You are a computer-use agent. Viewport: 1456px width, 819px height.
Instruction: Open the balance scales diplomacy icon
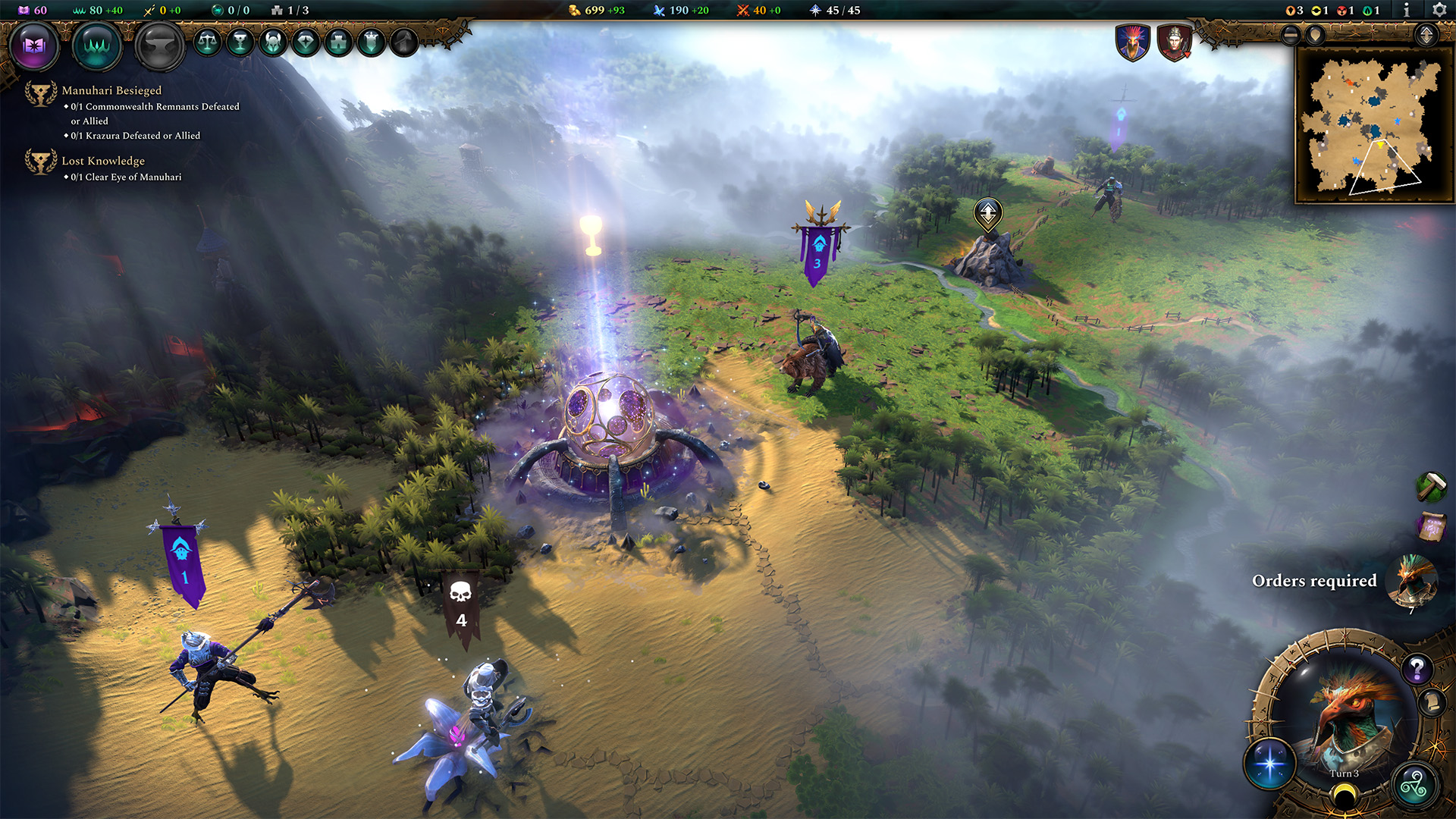pos(207,42)
